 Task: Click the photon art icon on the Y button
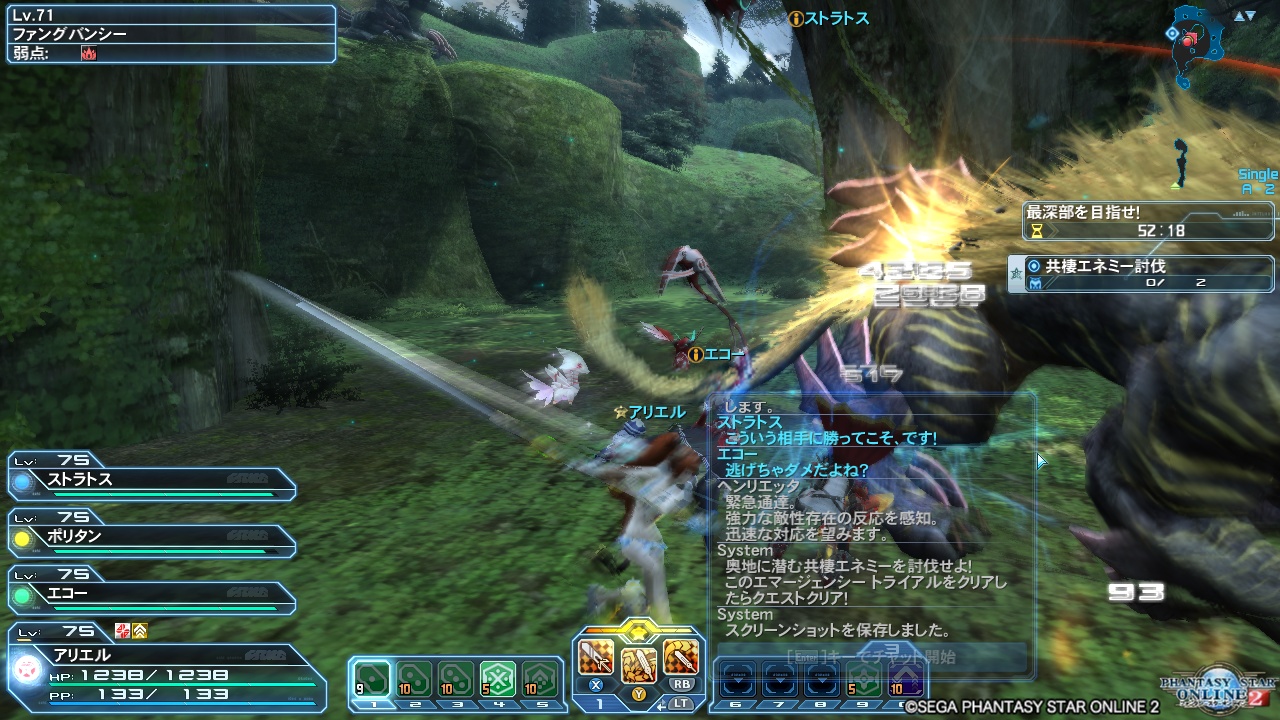point(638,663)
